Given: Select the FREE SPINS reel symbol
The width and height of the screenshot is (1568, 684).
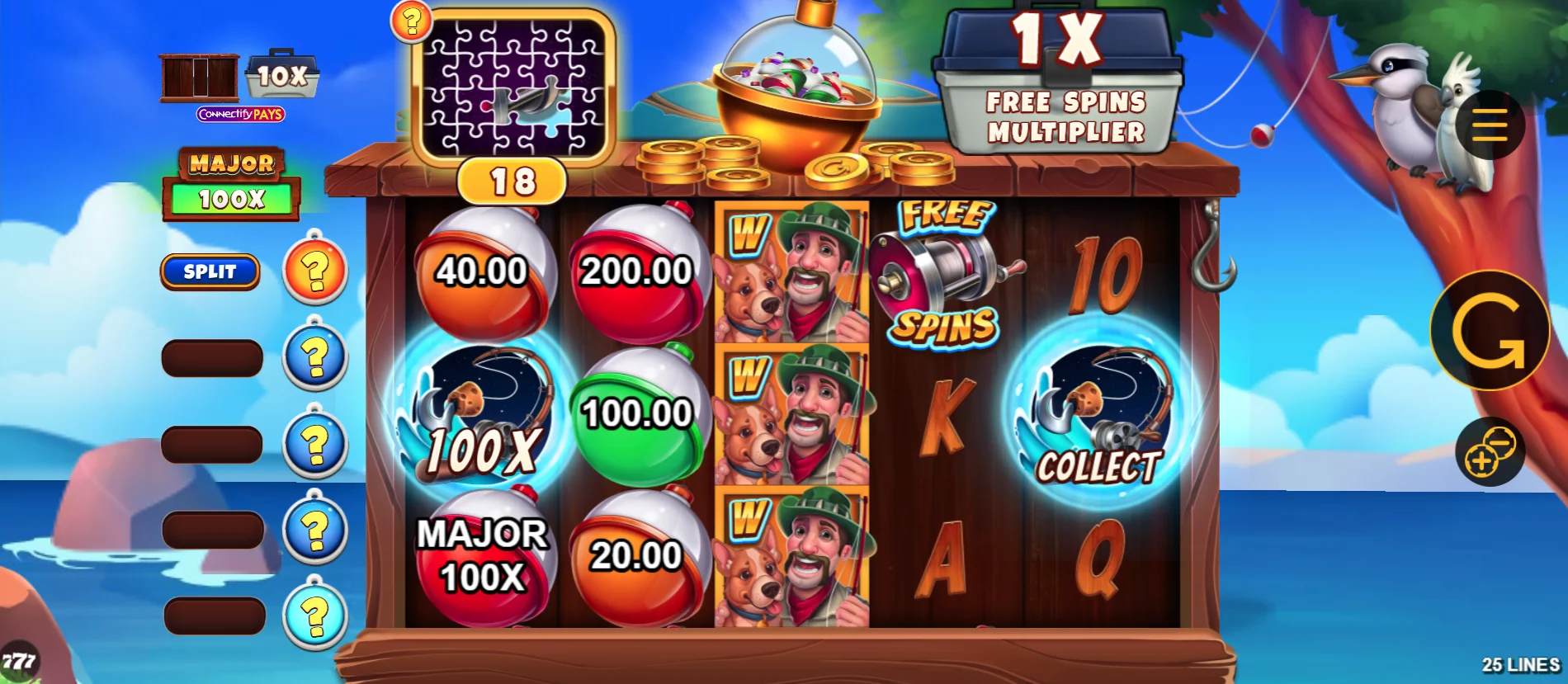Looking at the screenshot, I should pyautogui.click(x=941, y=272).
